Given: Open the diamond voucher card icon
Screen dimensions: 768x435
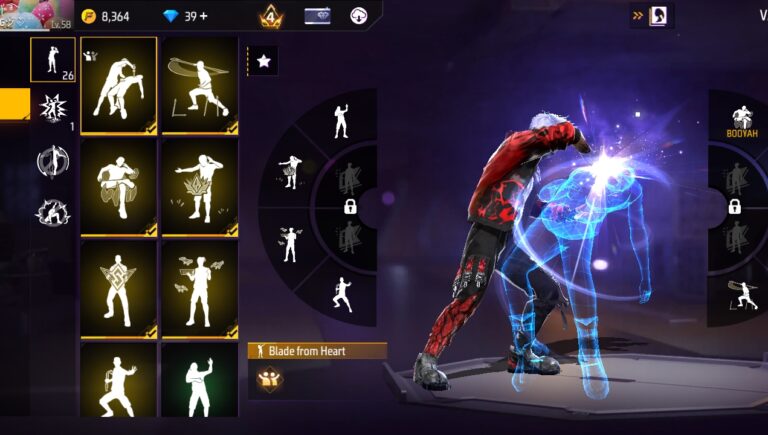Looking at the screenshot, I should 318,15.
